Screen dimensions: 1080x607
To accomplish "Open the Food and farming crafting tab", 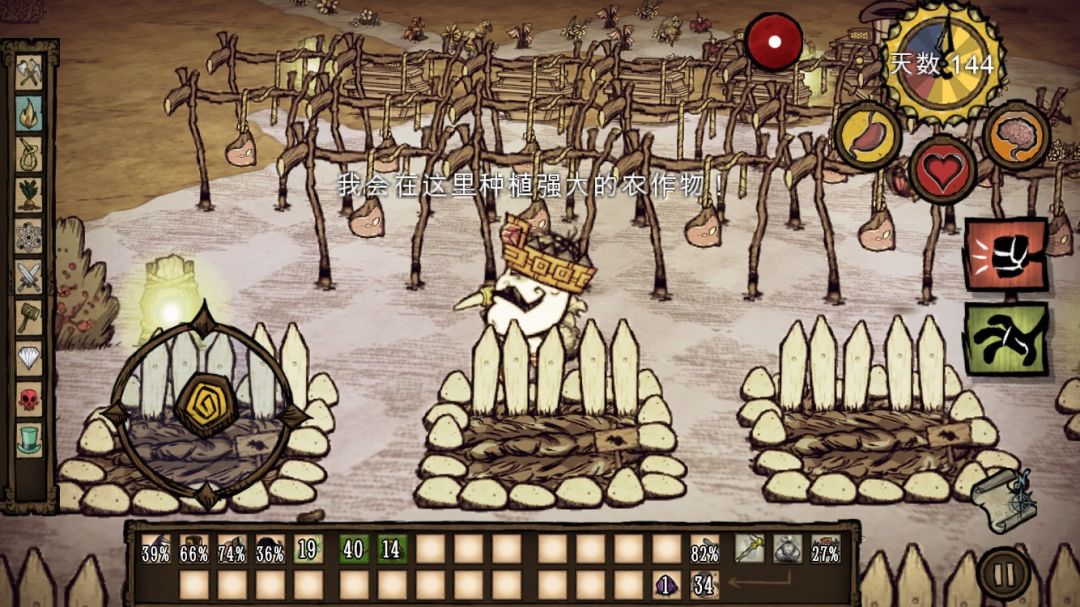I will (x=29, y=194).
